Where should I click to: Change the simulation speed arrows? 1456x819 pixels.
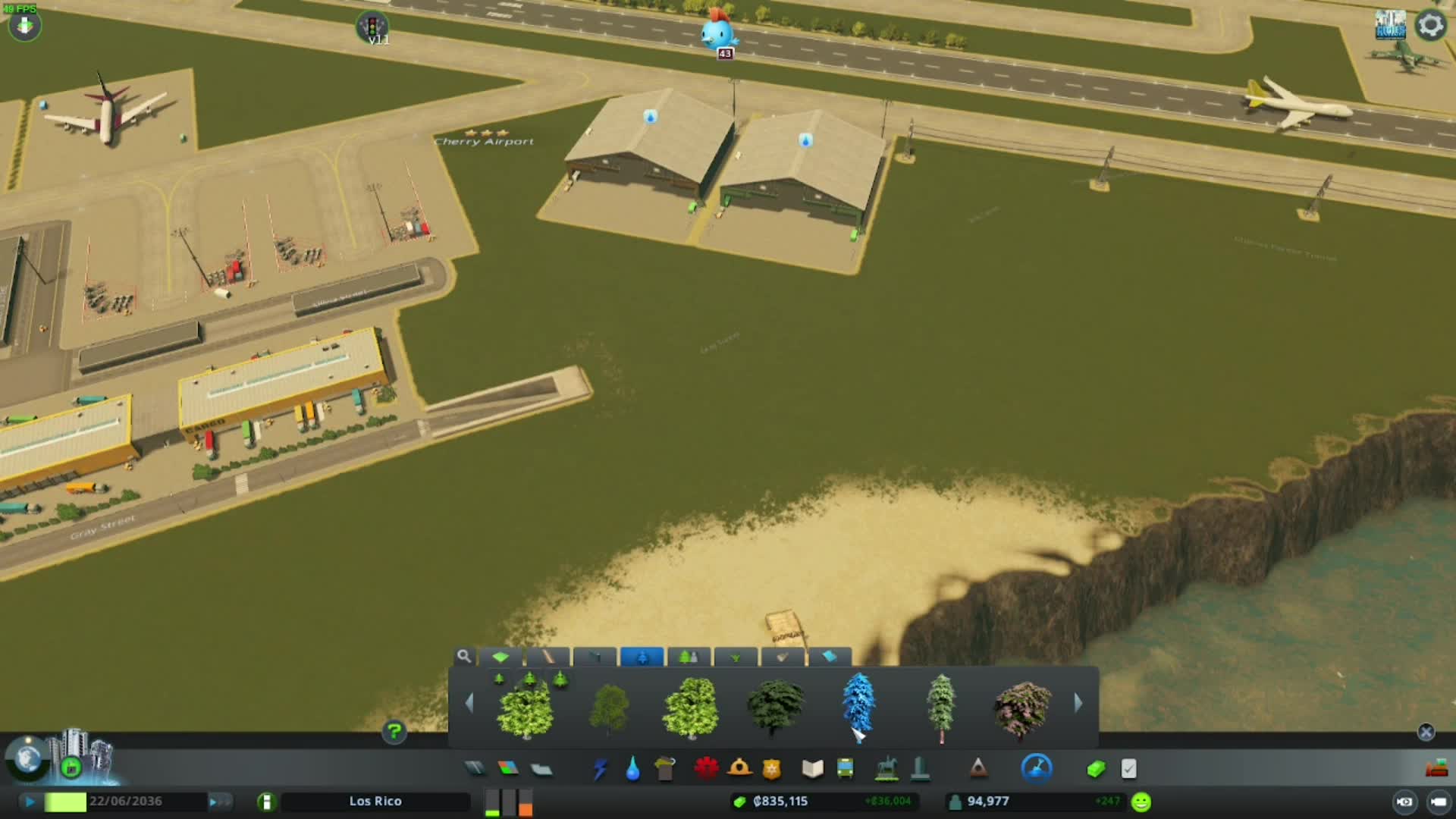[215, 802]
